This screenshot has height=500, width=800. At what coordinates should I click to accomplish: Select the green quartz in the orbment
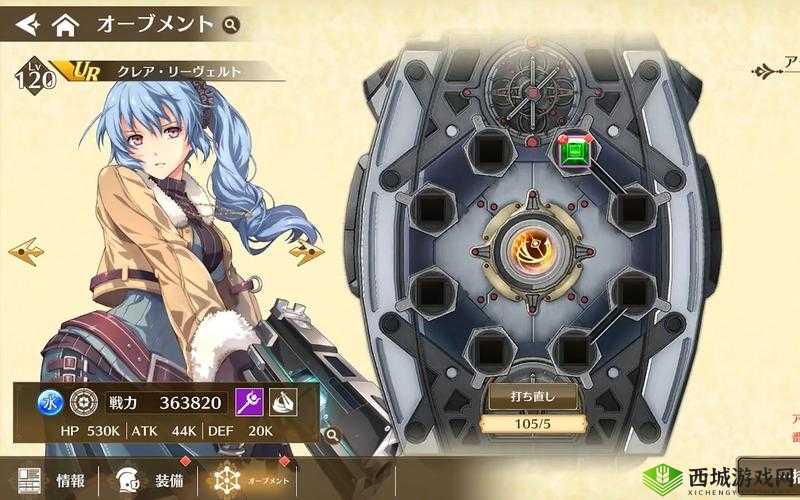576,152
